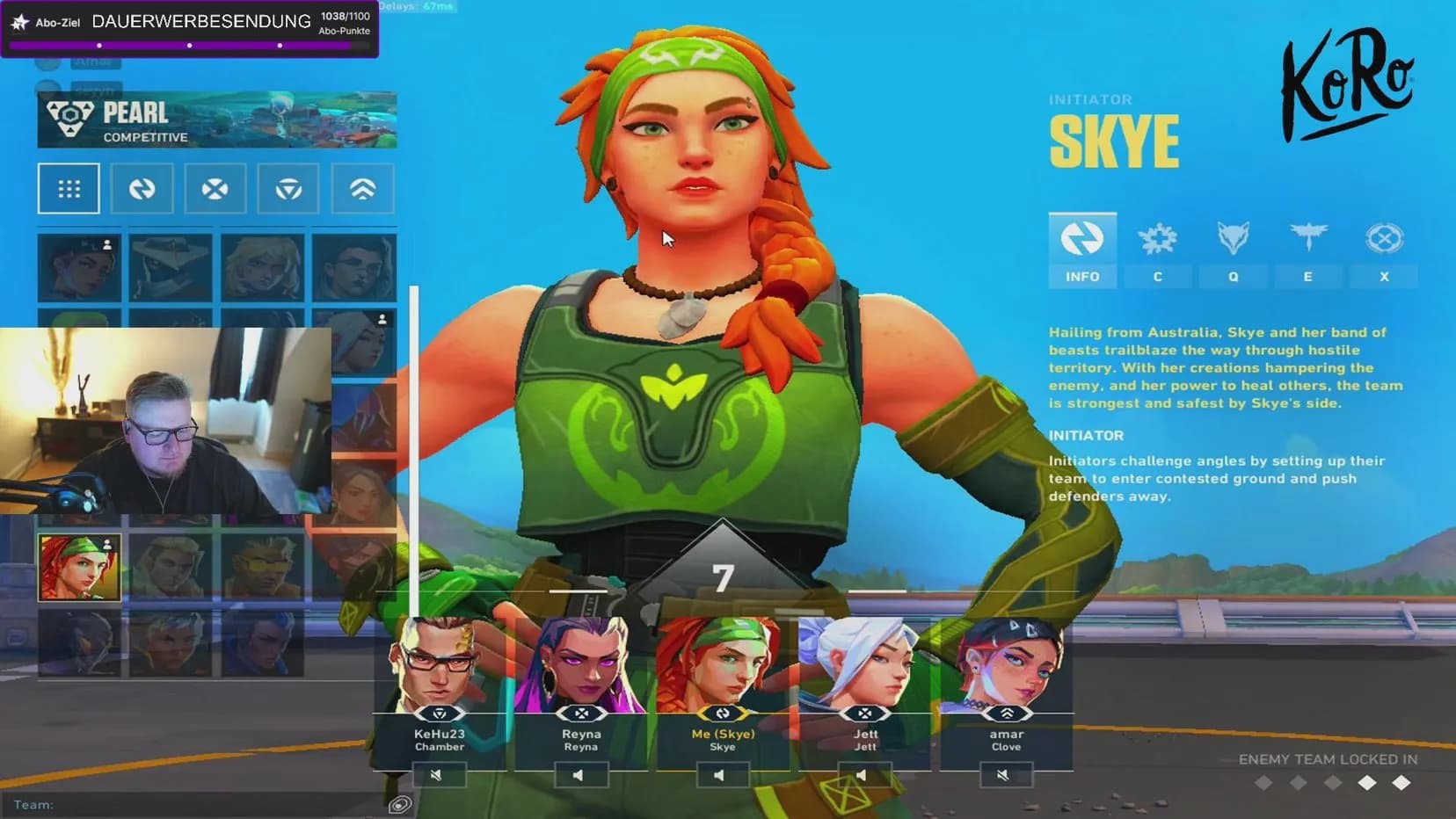Select the Skye portrait in agent grid
The image size is (1456, 819).
click(79, 568)
